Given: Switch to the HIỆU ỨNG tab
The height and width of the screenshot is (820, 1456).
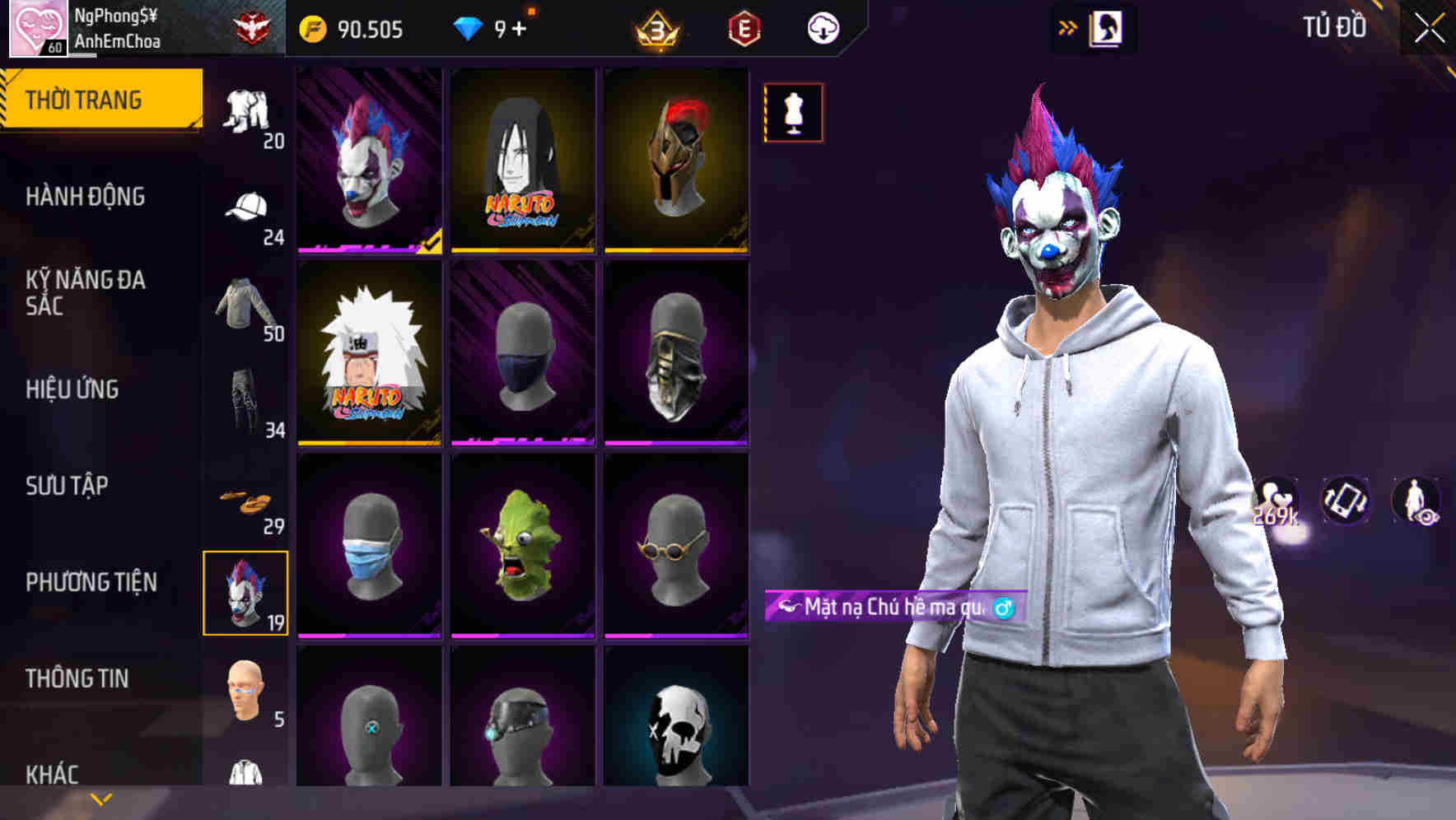Looking at the screenshot, I should [74, 389].
